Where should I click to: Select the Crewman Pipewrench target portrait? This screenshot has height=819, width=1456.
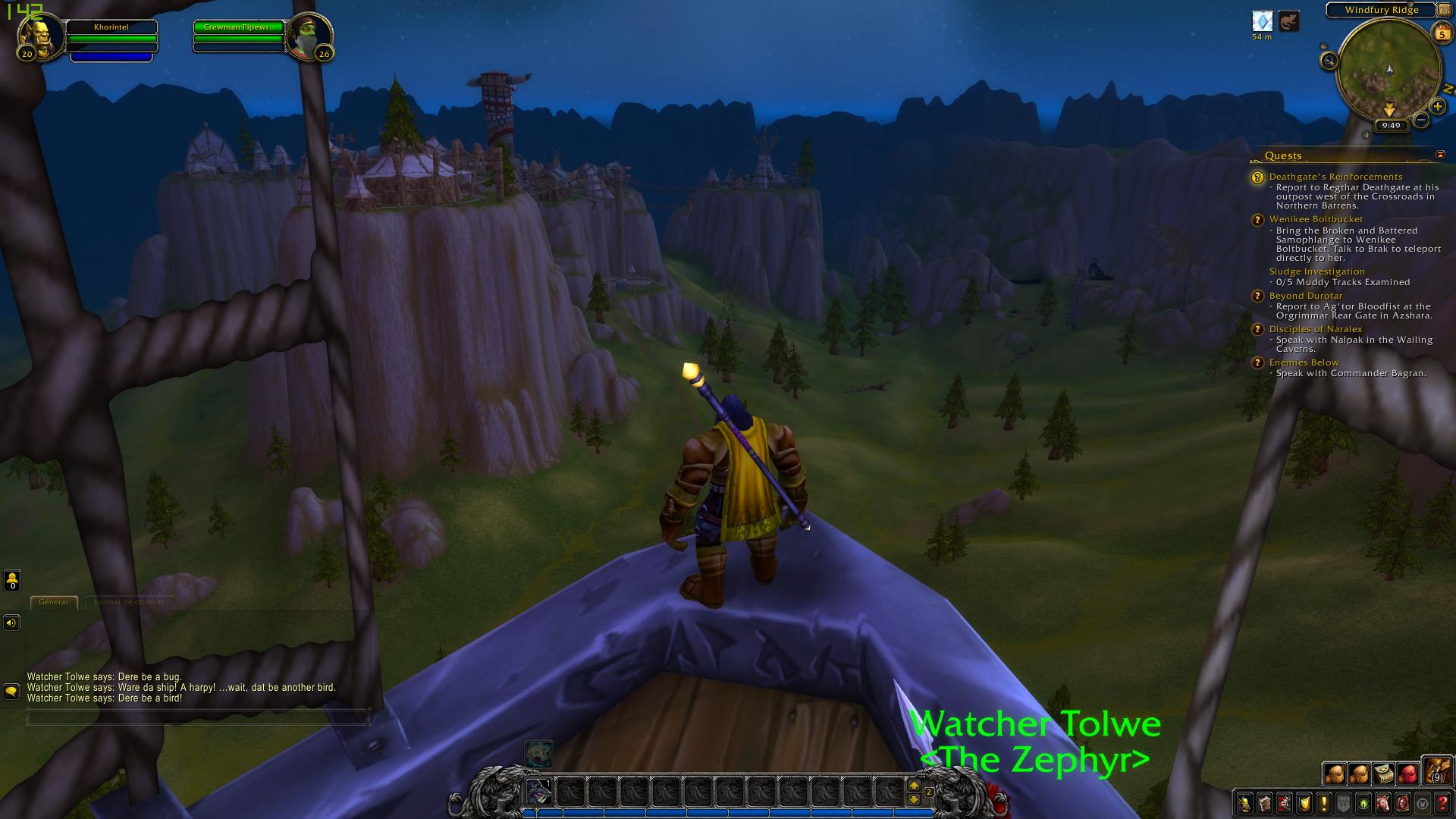(309, 34)
